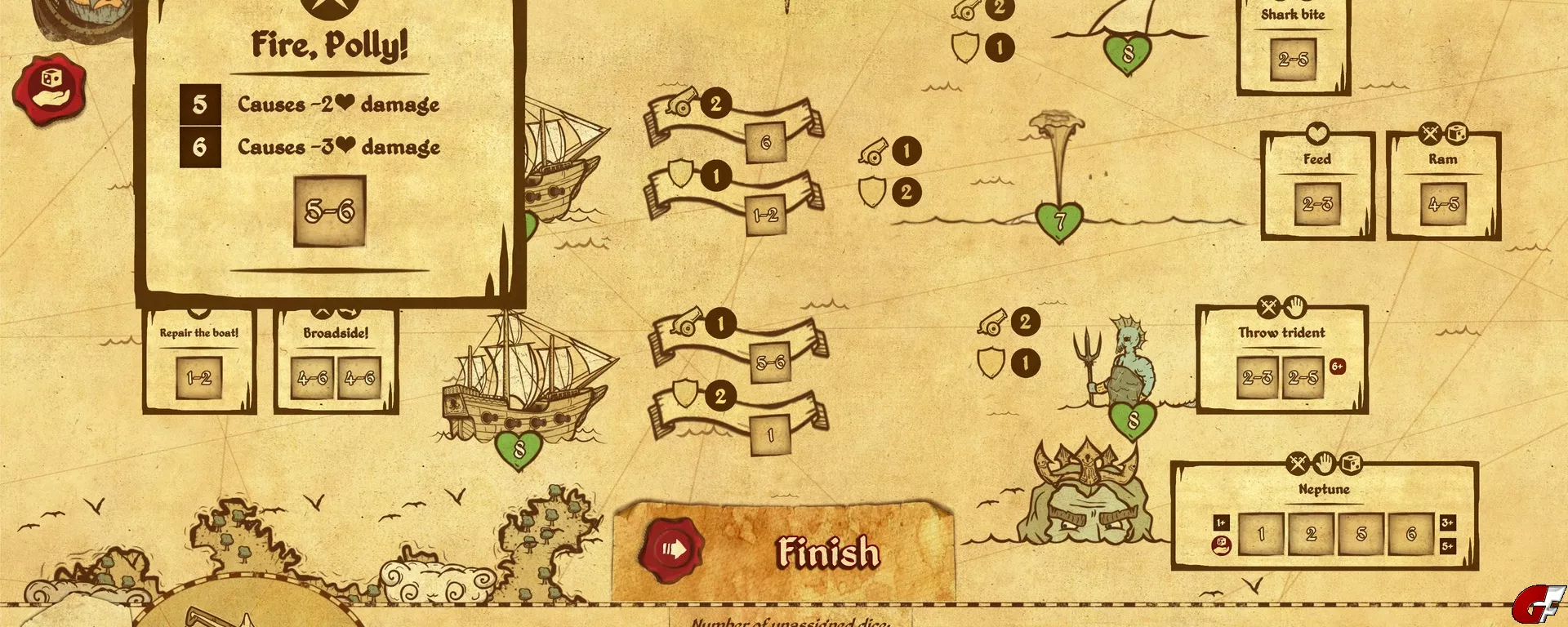
Task: Select the 2-5 slot on Throw trident
Action: [1303, 377]
